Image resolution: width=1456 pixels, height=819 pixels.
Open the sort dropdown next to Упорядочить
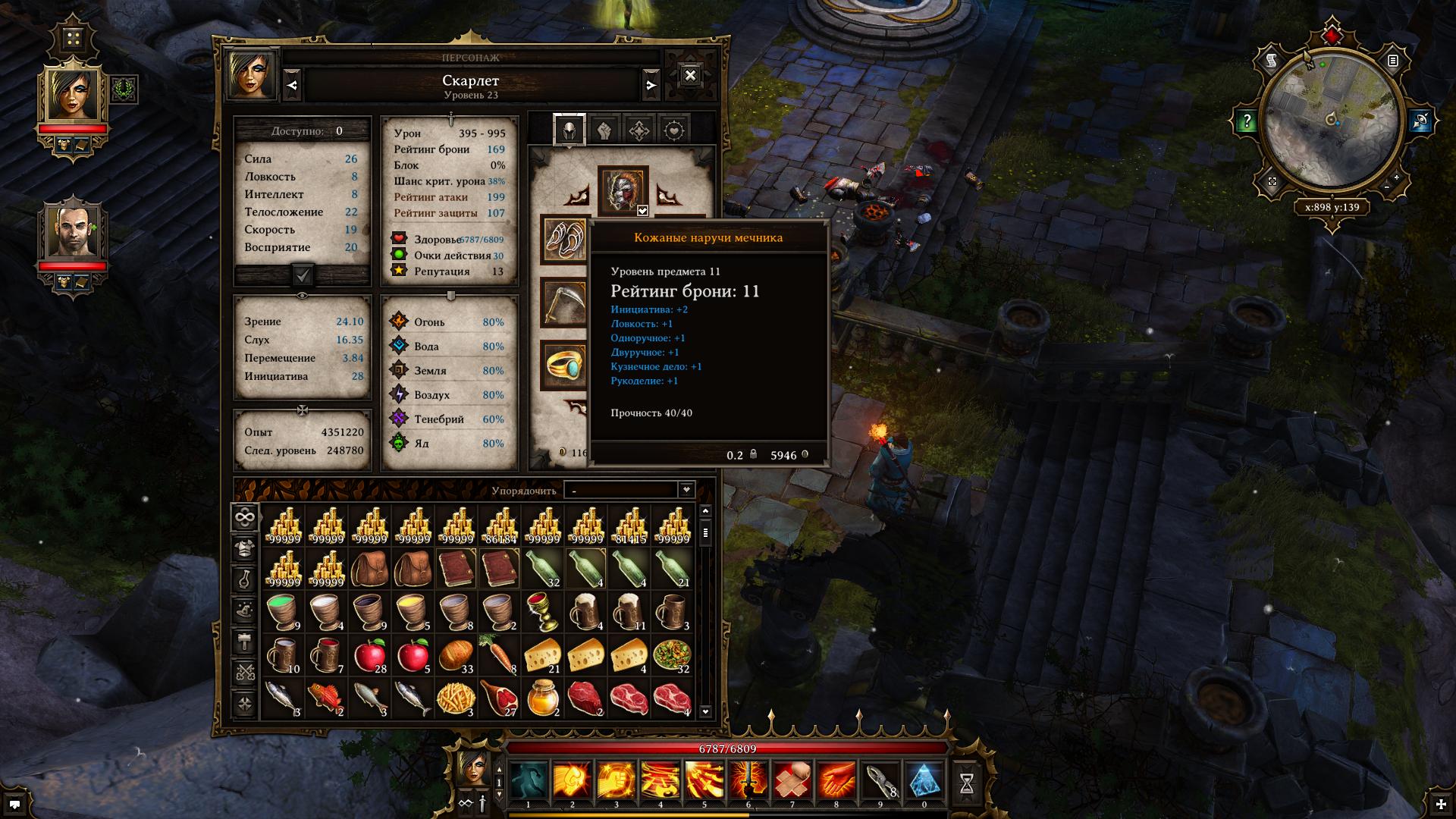686,490
